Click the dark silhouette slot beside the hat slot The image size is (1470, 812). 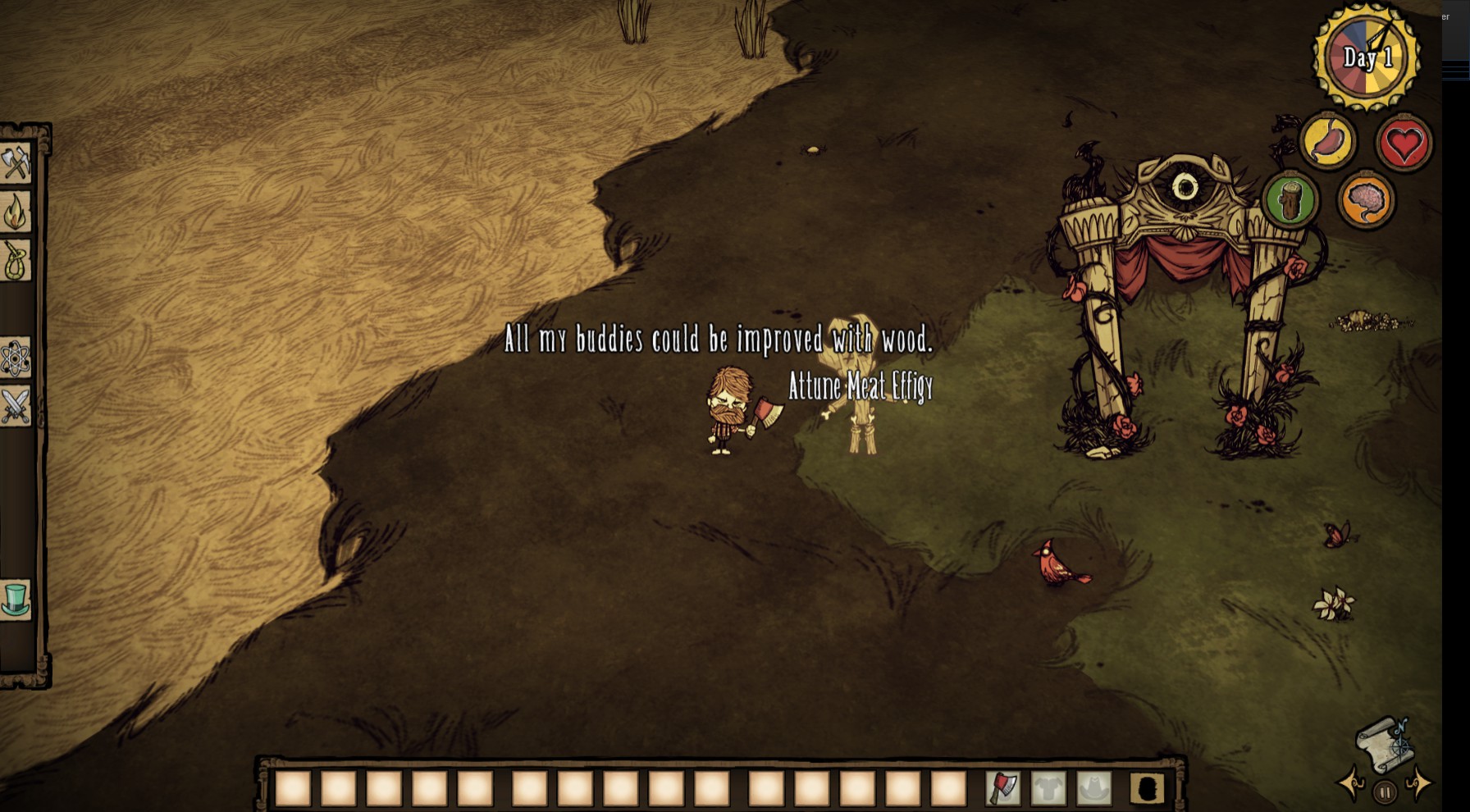(x=1147, y=789)
